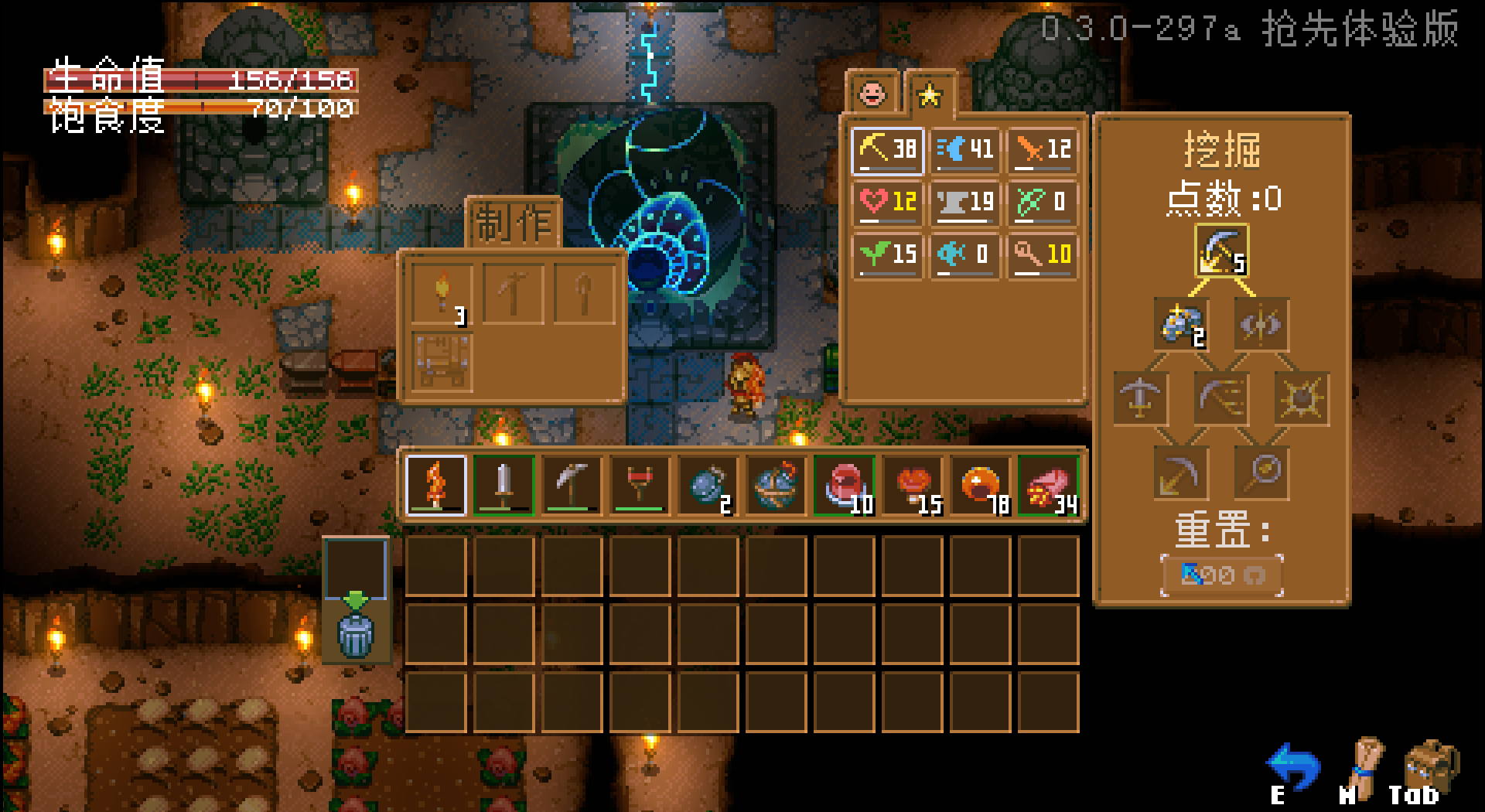Select the second-tier talent with 2 points

[x=1181, y=324]
